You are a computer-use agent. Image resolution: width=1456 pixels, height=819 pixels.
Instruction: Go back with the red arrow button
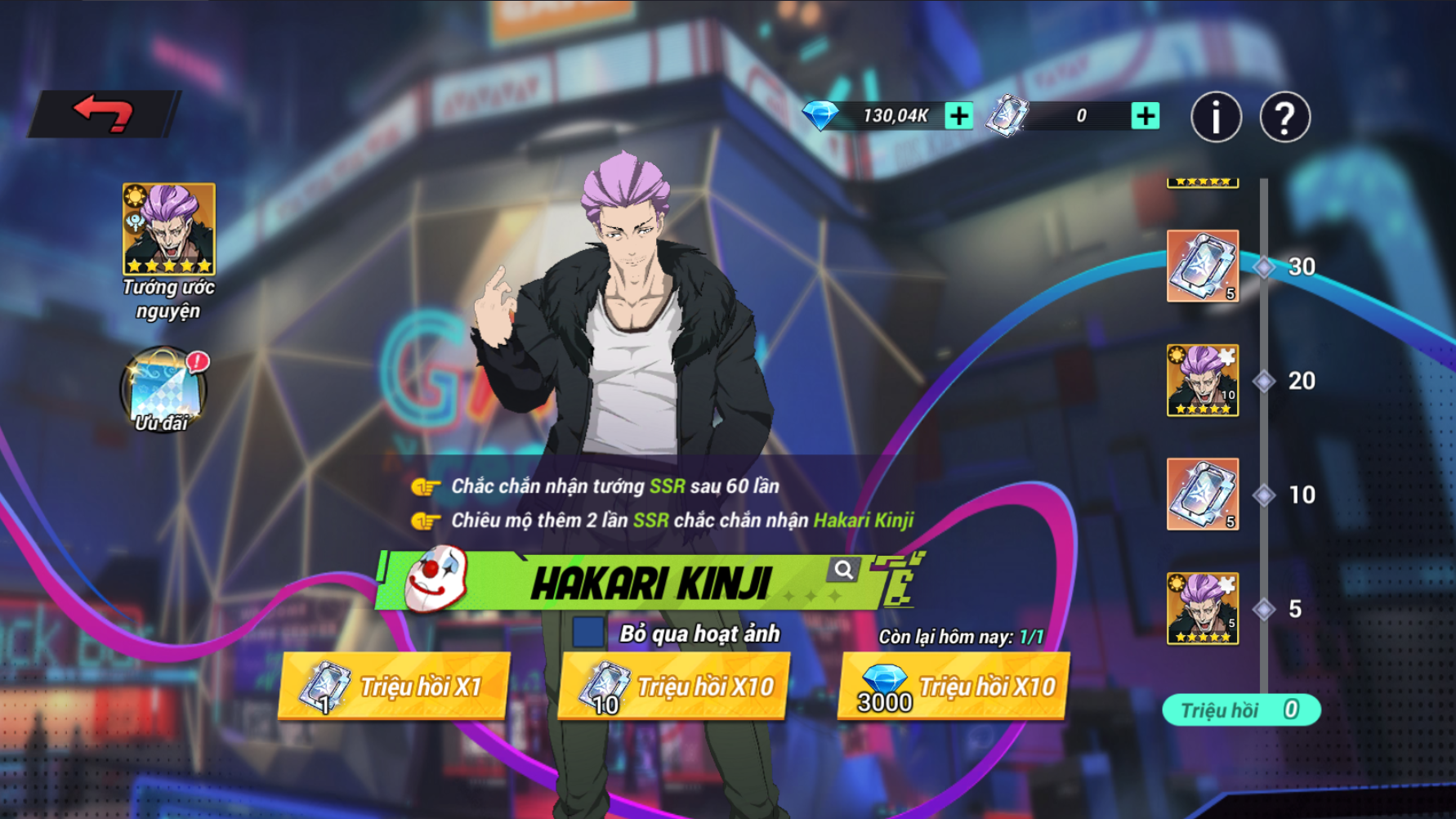pos(103,114)
